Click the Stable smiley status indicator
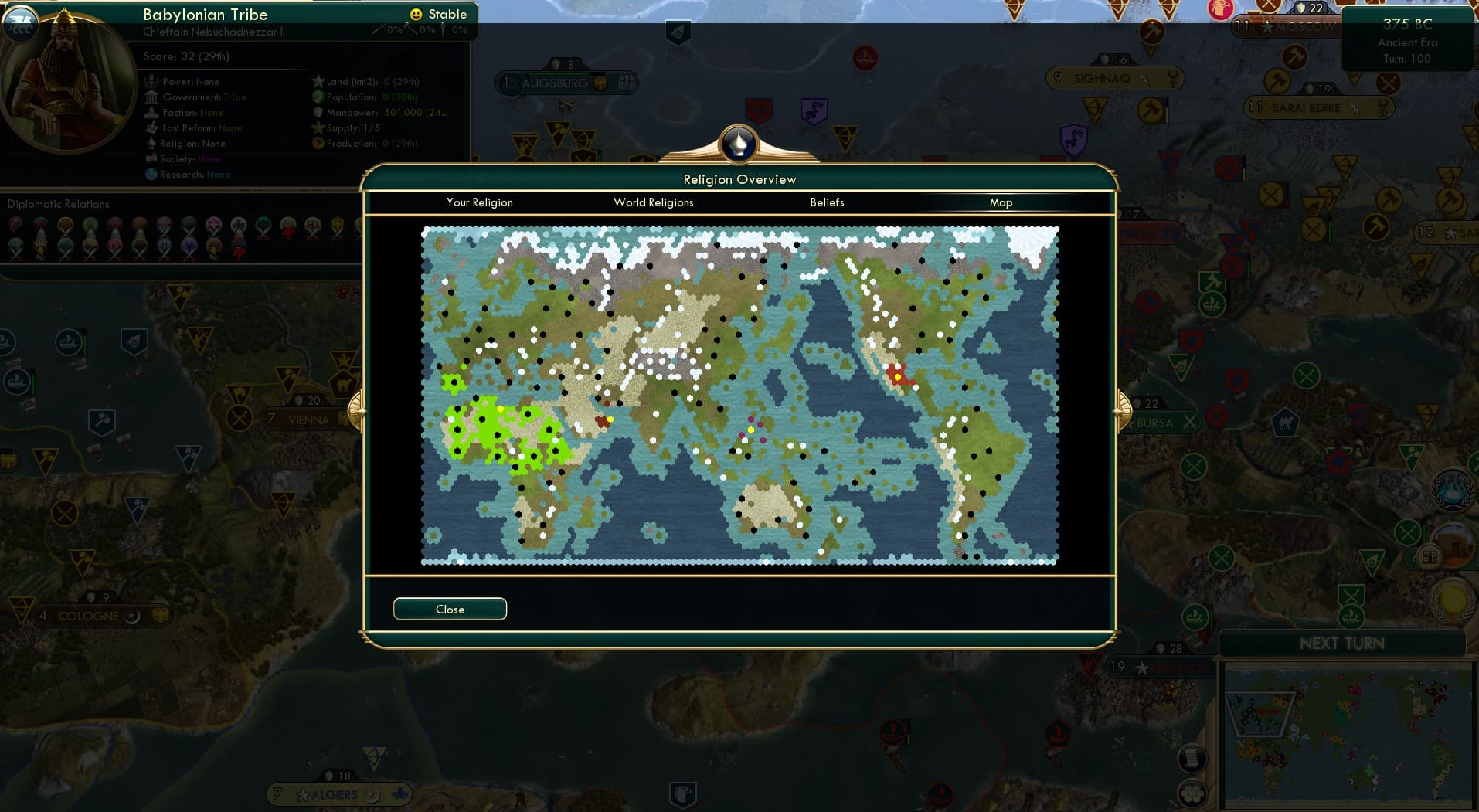Image resolution: width=1479 pixels, height=812 pixels. click(x=415, y=13)
